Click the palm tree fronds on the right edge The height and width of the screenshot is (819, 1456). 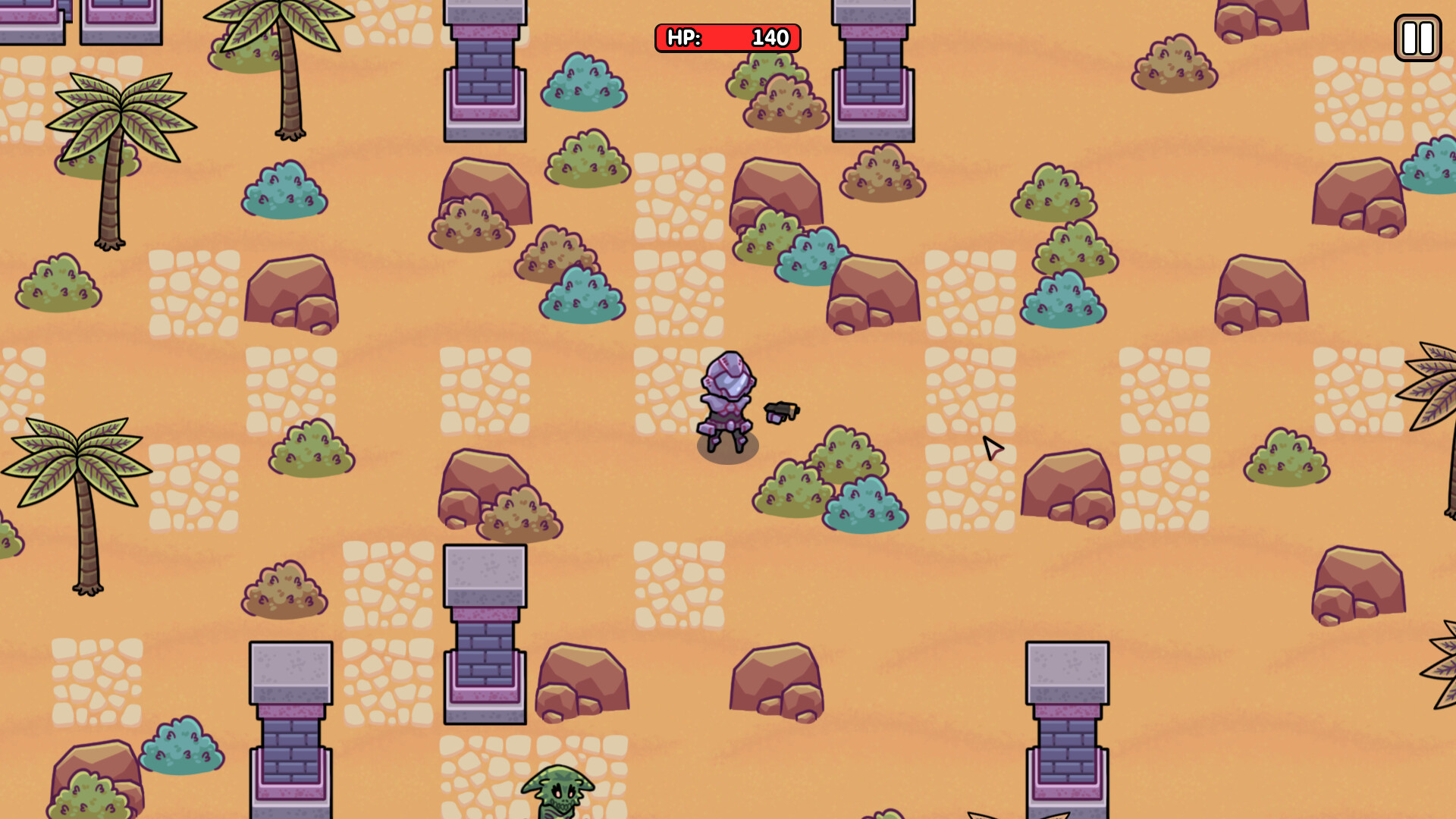click(1433, 394)
